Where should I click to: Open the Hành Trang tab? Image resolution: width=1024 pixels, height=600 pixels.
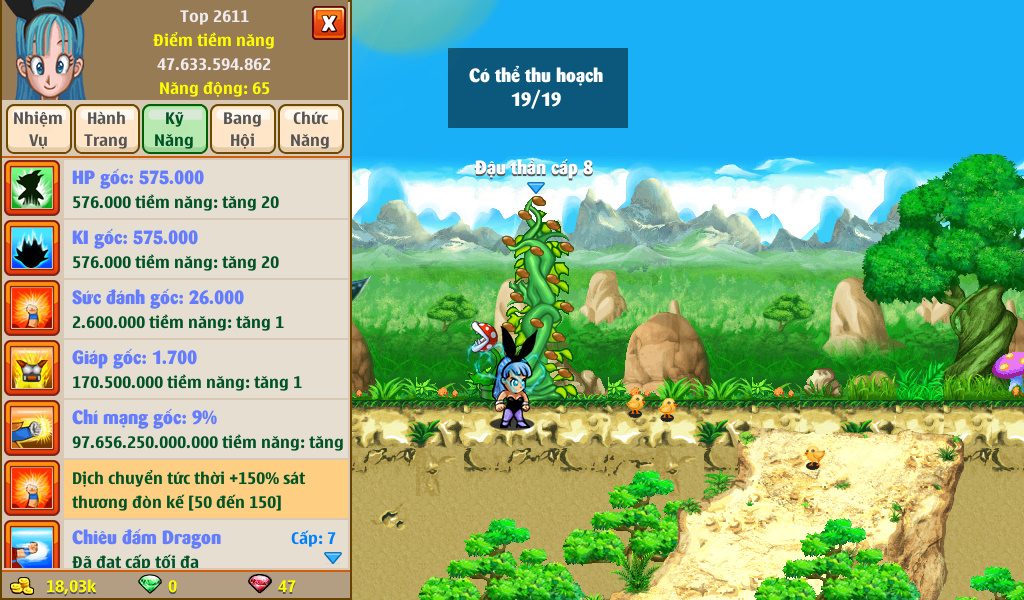(106, 129)
